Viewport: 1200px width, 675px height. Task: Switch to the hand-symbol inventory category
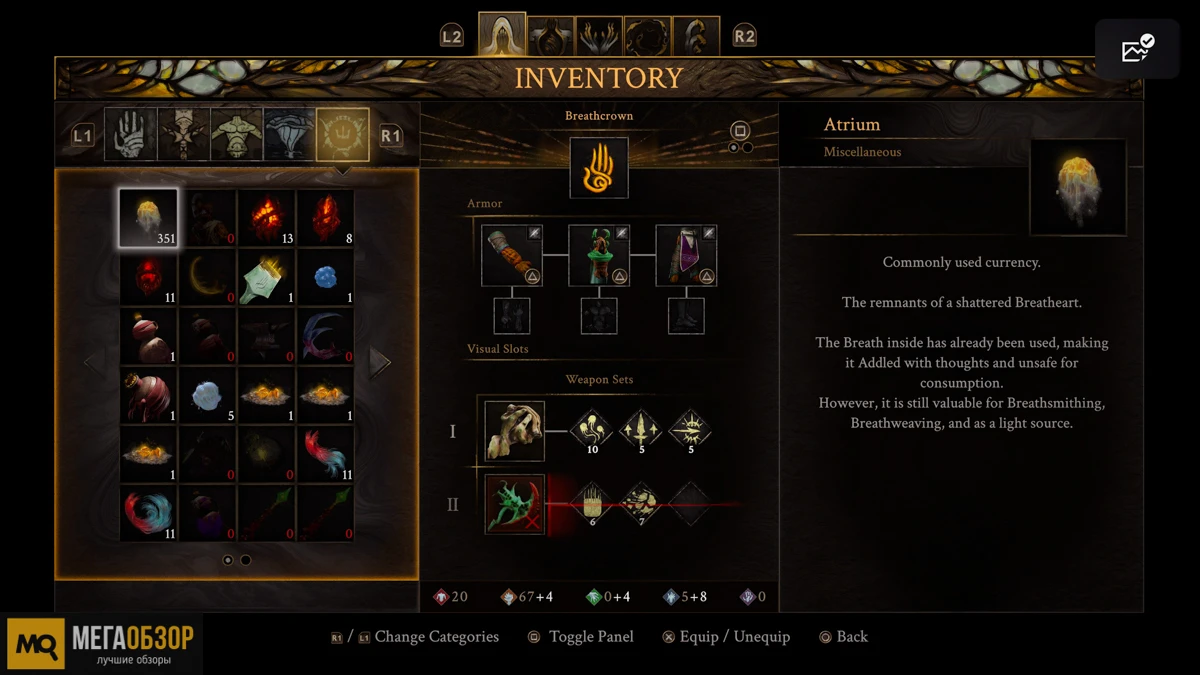(x=130, y=135)
